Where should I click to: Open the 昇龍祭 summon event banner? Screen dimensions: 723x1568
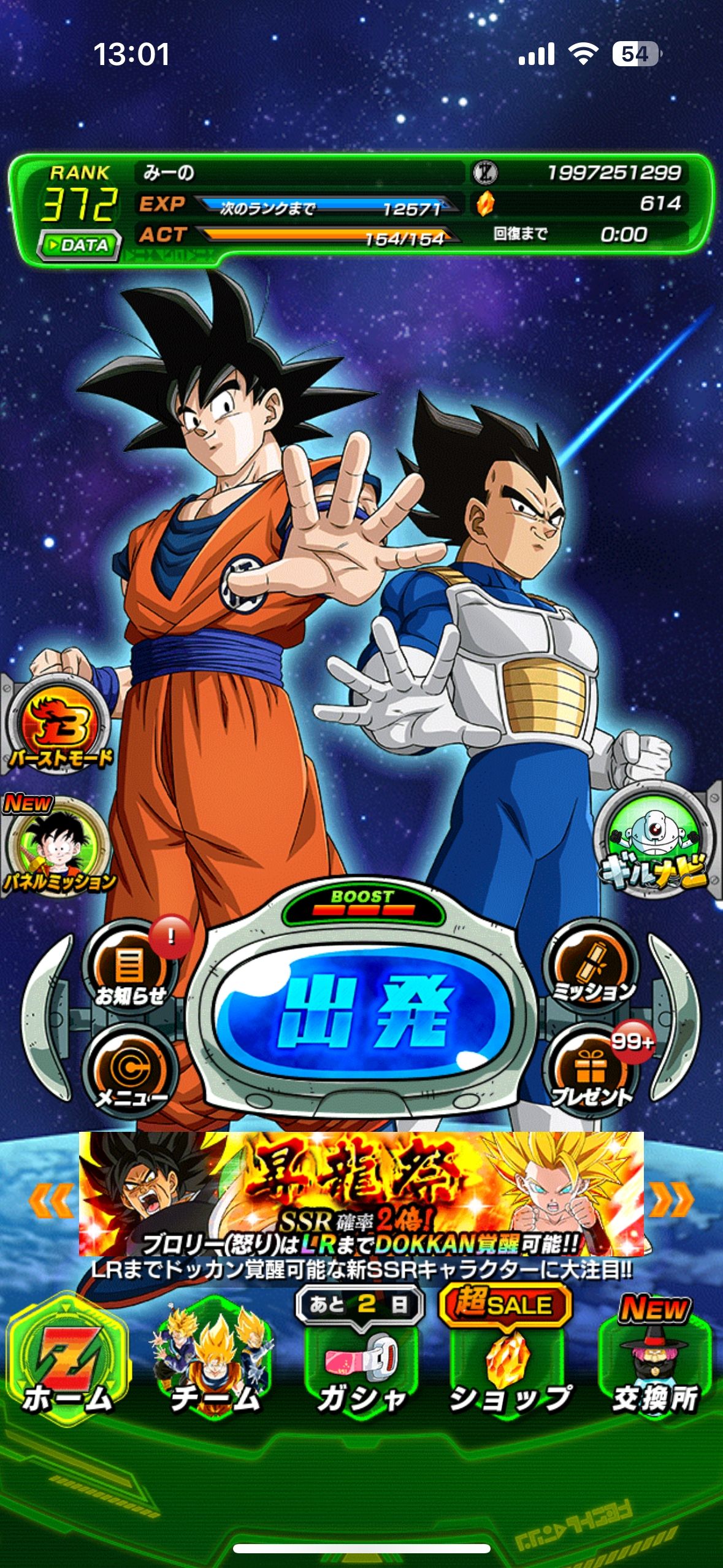click(x=362, y=1193)
